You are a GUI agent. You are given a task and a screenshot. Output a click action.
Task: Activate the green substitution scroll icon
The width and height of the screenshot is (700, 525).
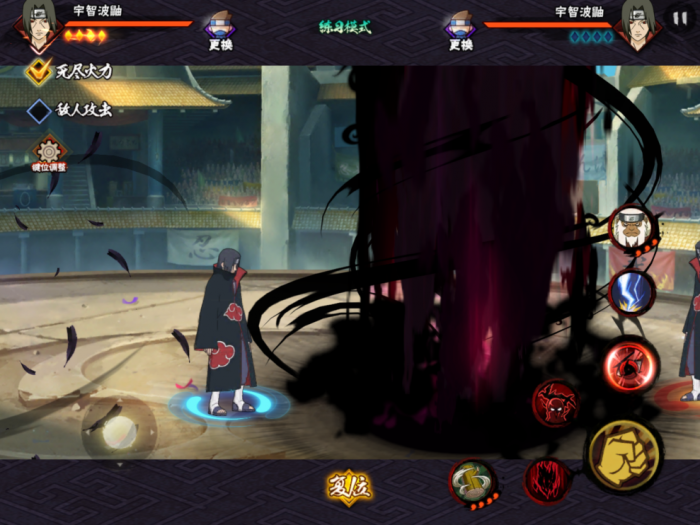click(x=471, y=482)
